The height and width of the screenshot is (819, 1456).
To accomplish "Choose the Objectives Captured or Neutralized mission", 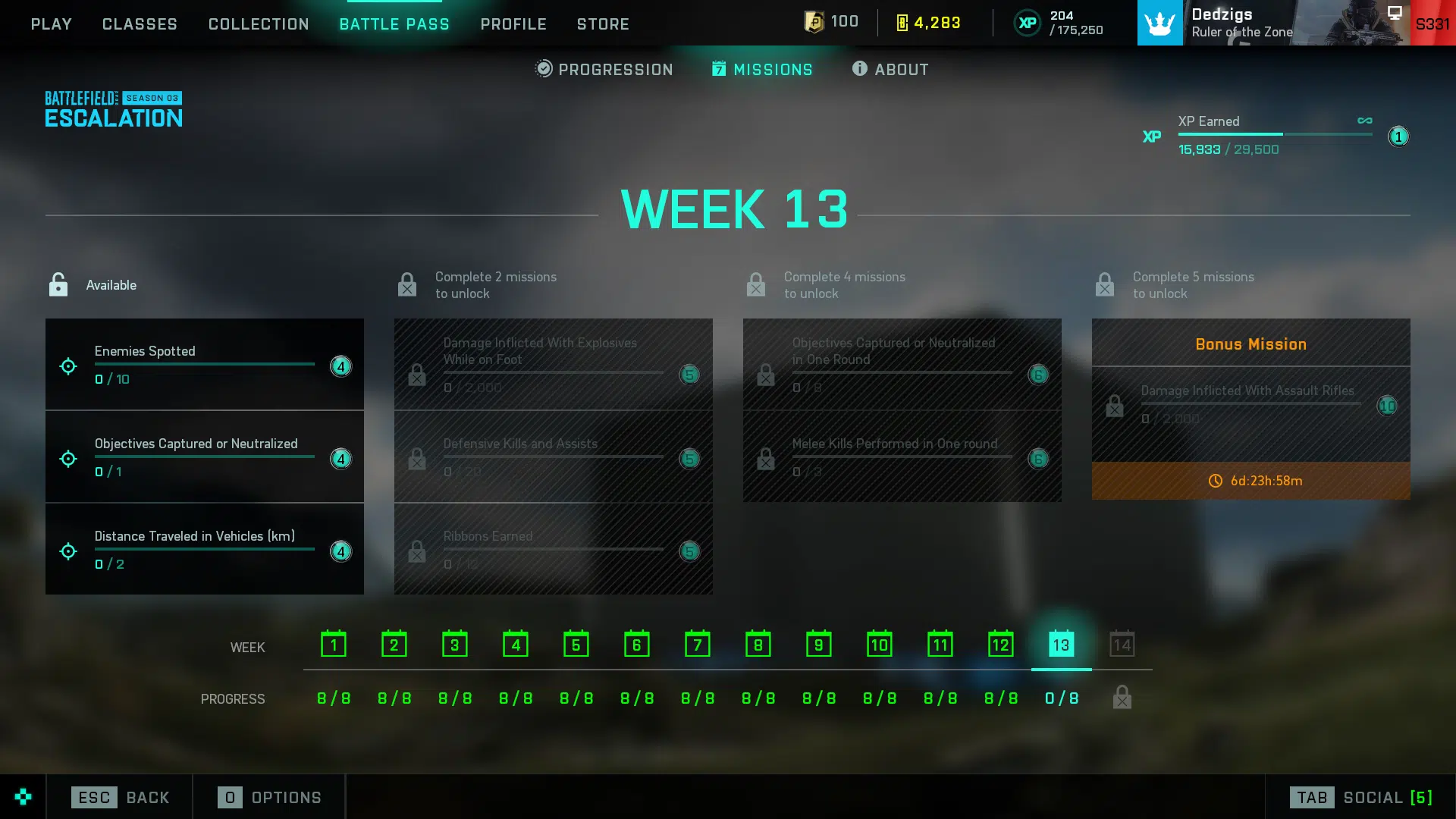I will click(x=204, y=457).
